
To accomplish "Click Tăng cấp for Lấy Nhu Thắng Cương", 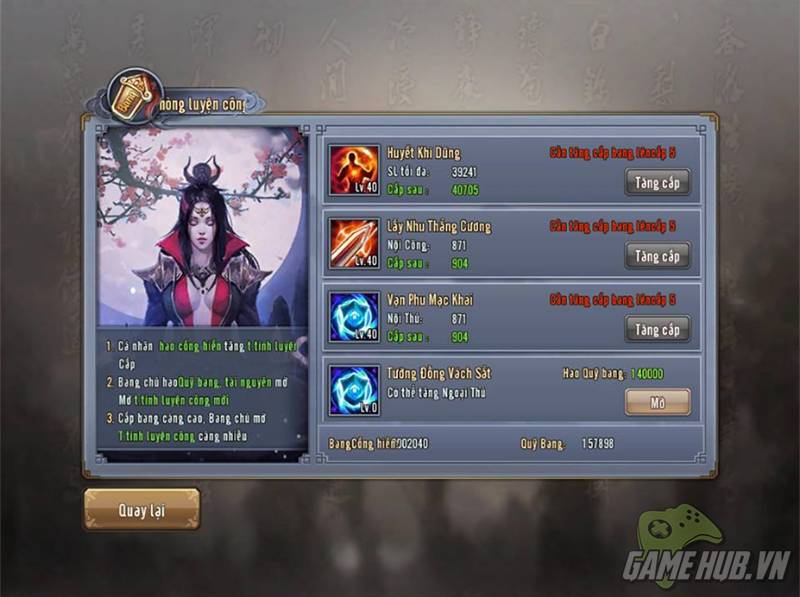I will (x=657, y=256).
